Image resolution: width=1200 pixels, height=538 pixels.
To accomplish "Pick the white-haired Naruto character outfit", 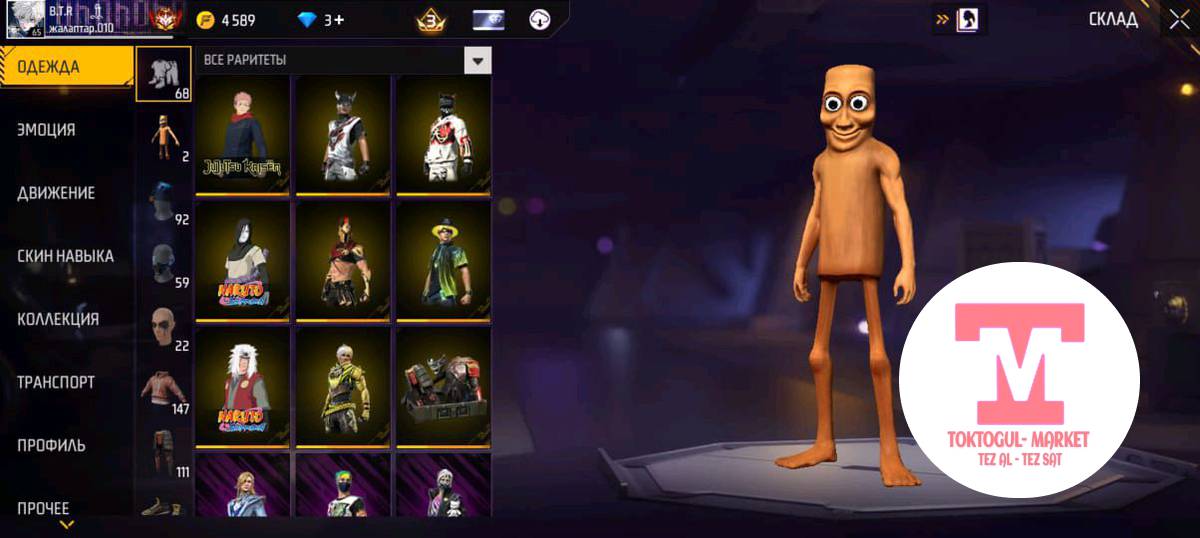I will tap(243, 386).
